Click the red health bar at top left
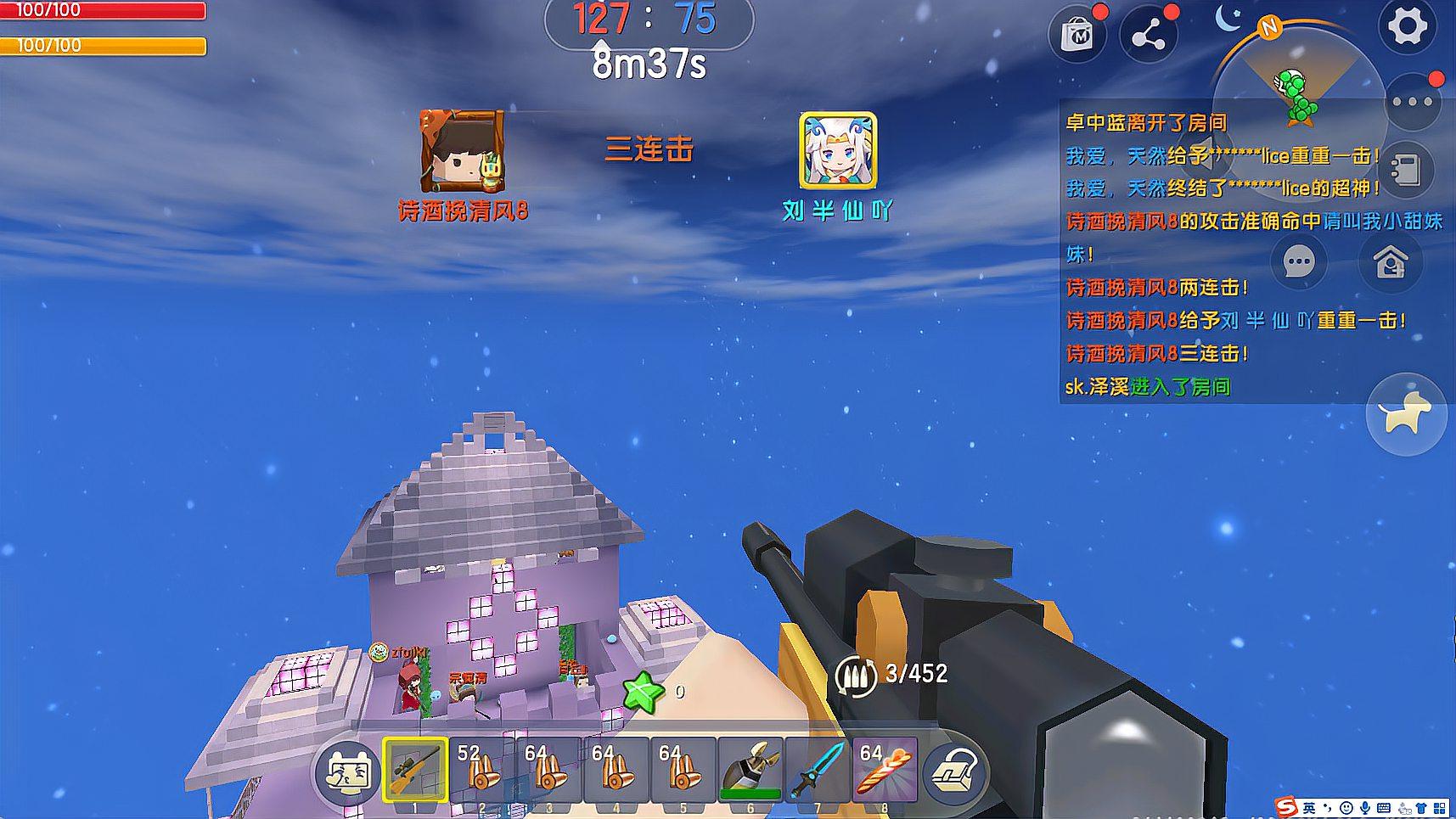Image resolution: width=1456 pixels, height=819 pixels. (x=102, y=11)
